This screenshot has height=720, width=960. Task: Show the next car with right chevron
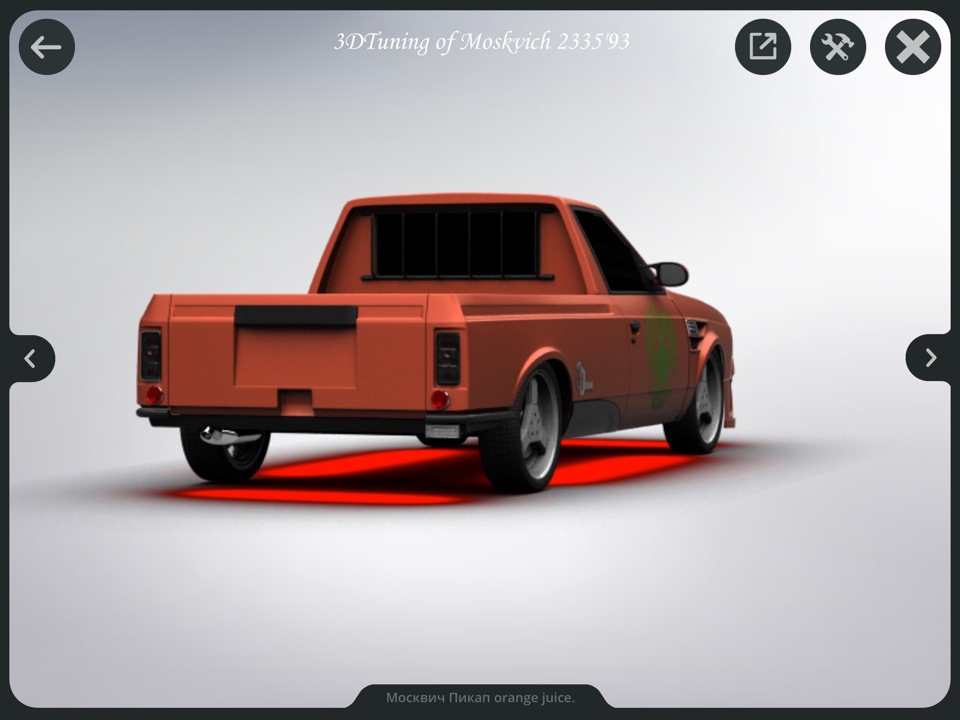930,358
